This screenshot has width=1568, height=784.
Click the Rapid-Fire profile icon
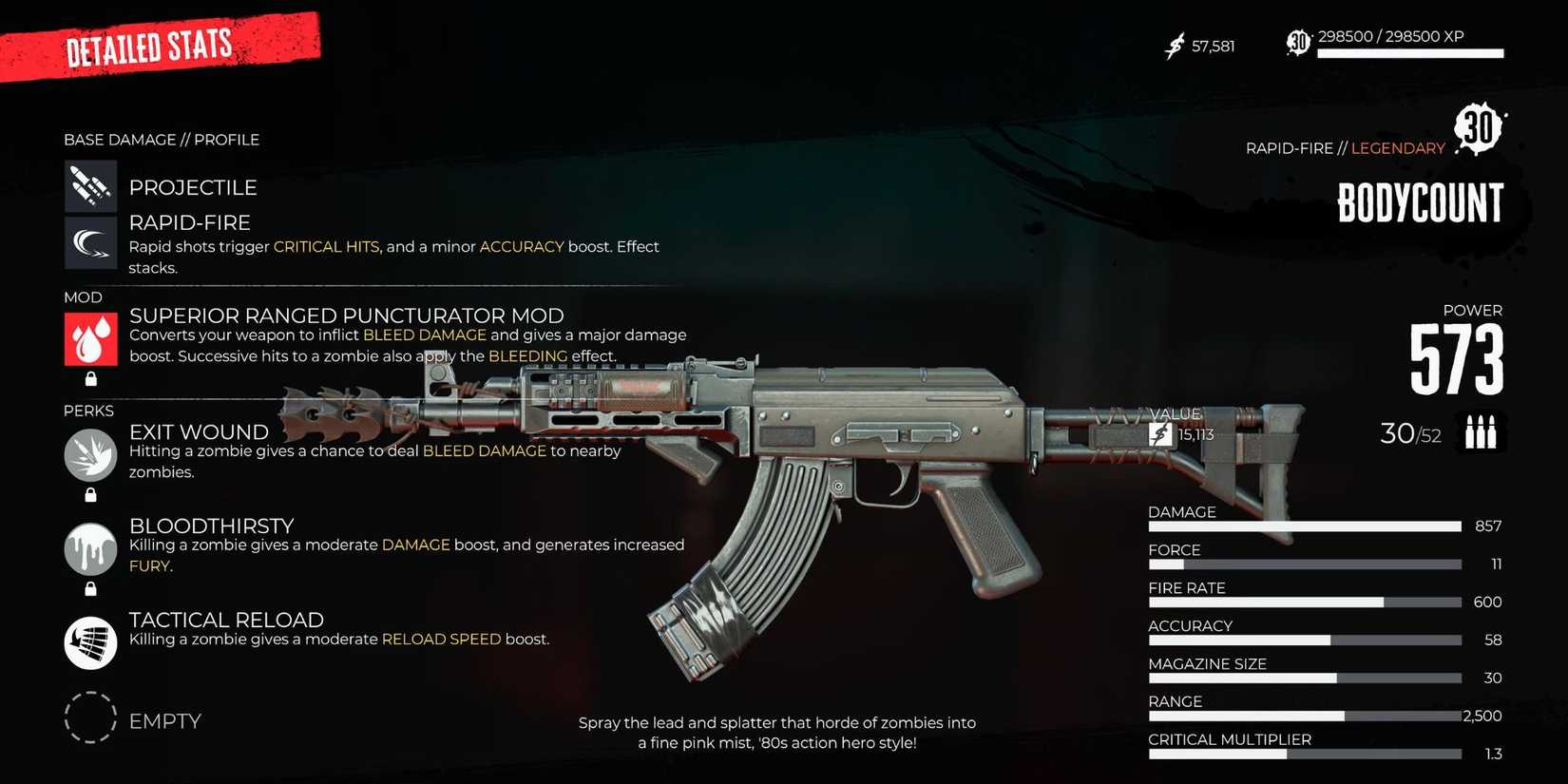(90, 242)
